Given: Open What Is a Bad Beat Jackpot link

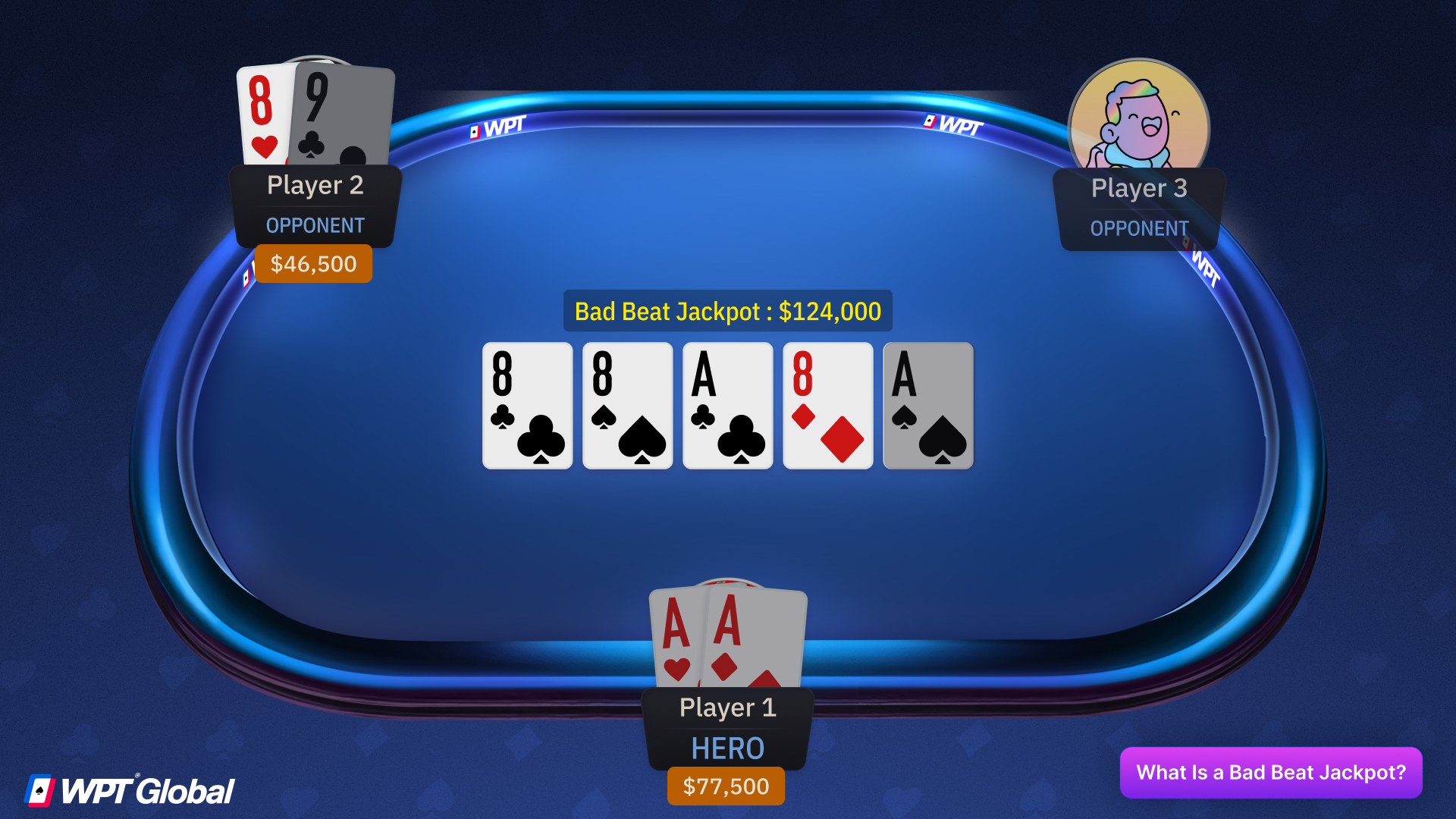Looking at the screenshot, I should point(1271,772).
